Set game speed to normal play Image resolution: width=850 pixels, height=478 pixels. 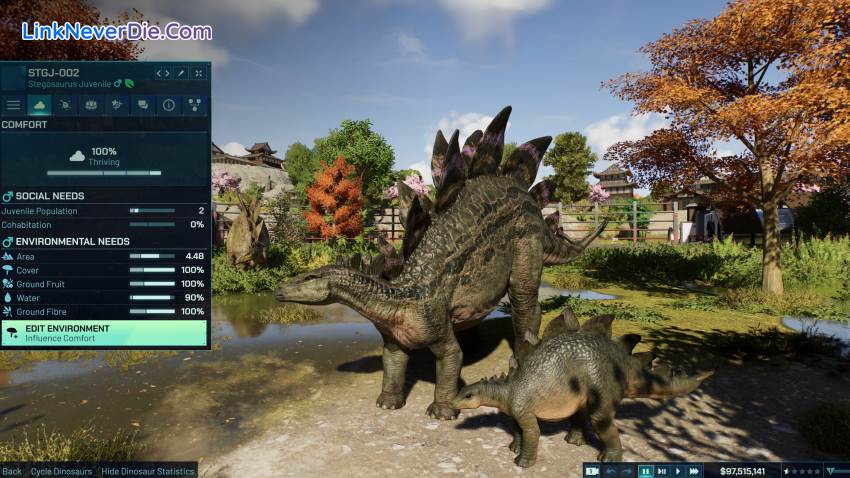point(677,471)
